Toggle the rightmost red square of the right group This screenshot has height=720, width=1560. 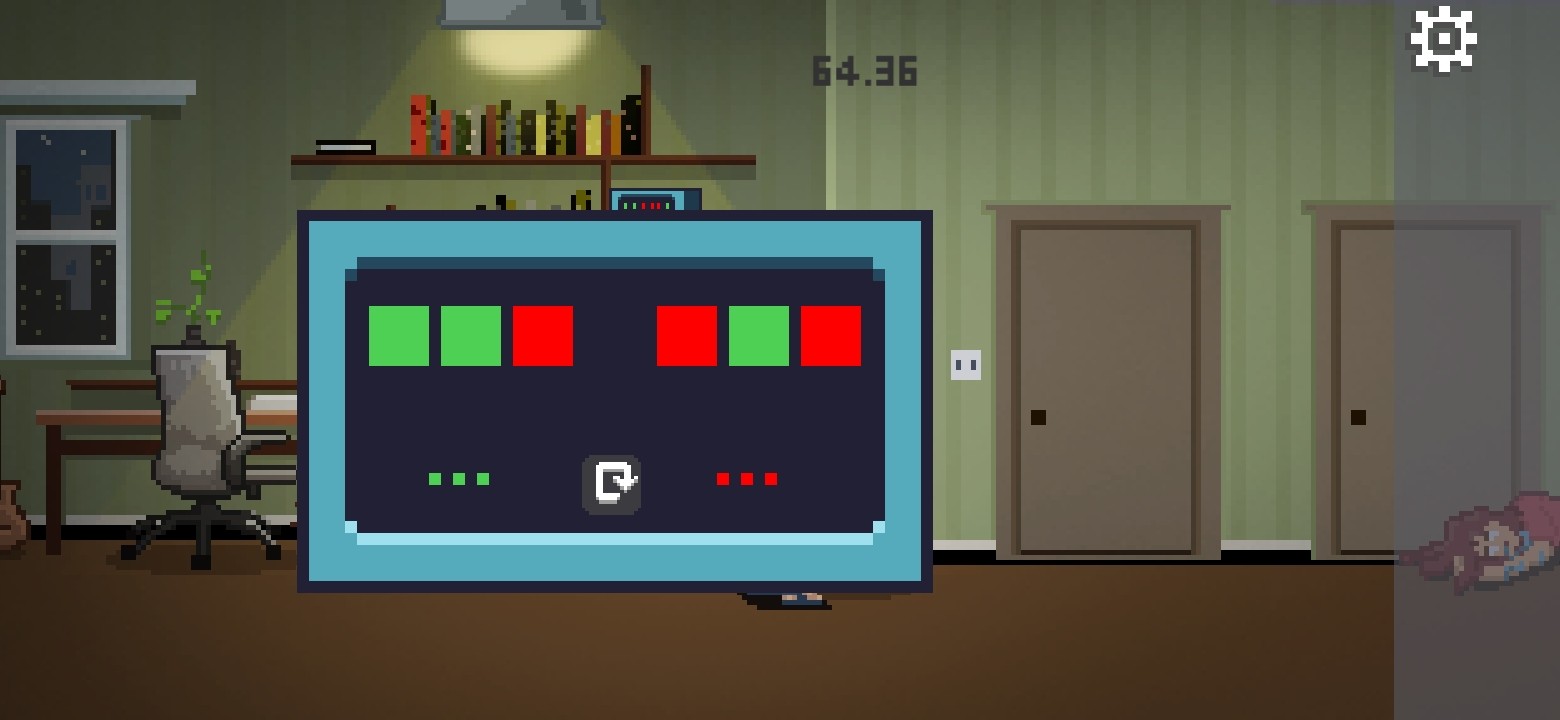point(831,336)
